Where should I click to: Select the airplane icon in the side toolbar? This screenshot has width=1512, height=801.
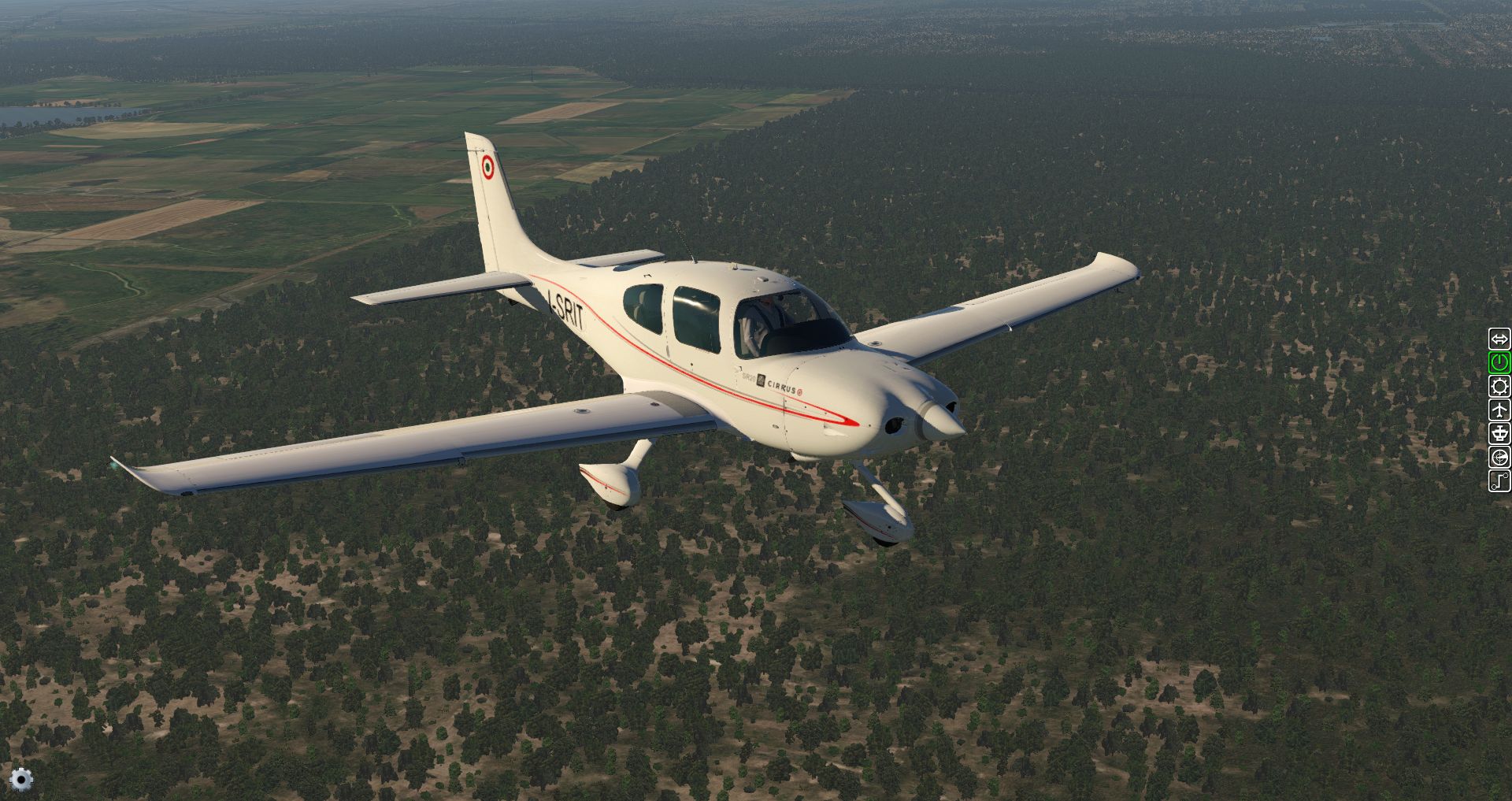click(1499, 410)
